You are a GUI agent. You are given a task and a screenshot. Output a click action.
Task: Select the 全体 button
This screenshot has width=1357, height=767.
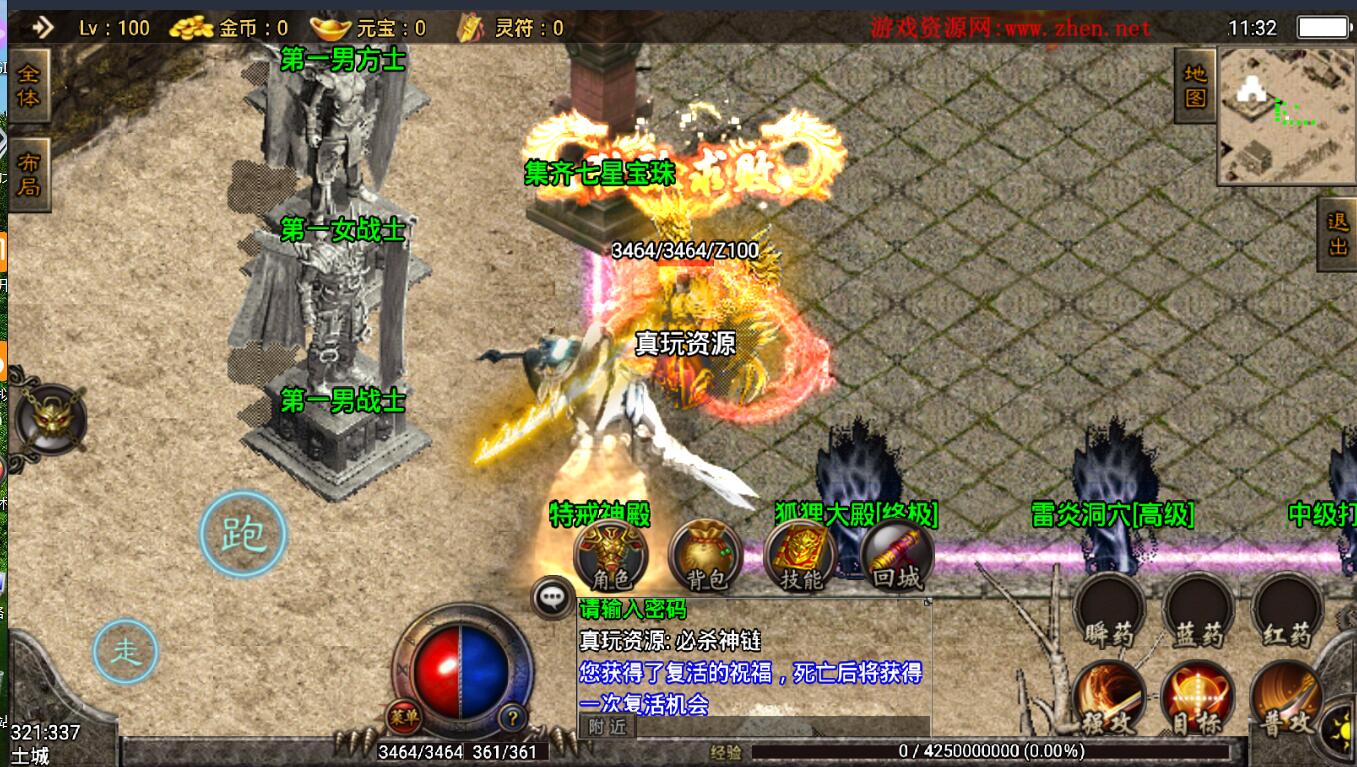pos(28,86)
